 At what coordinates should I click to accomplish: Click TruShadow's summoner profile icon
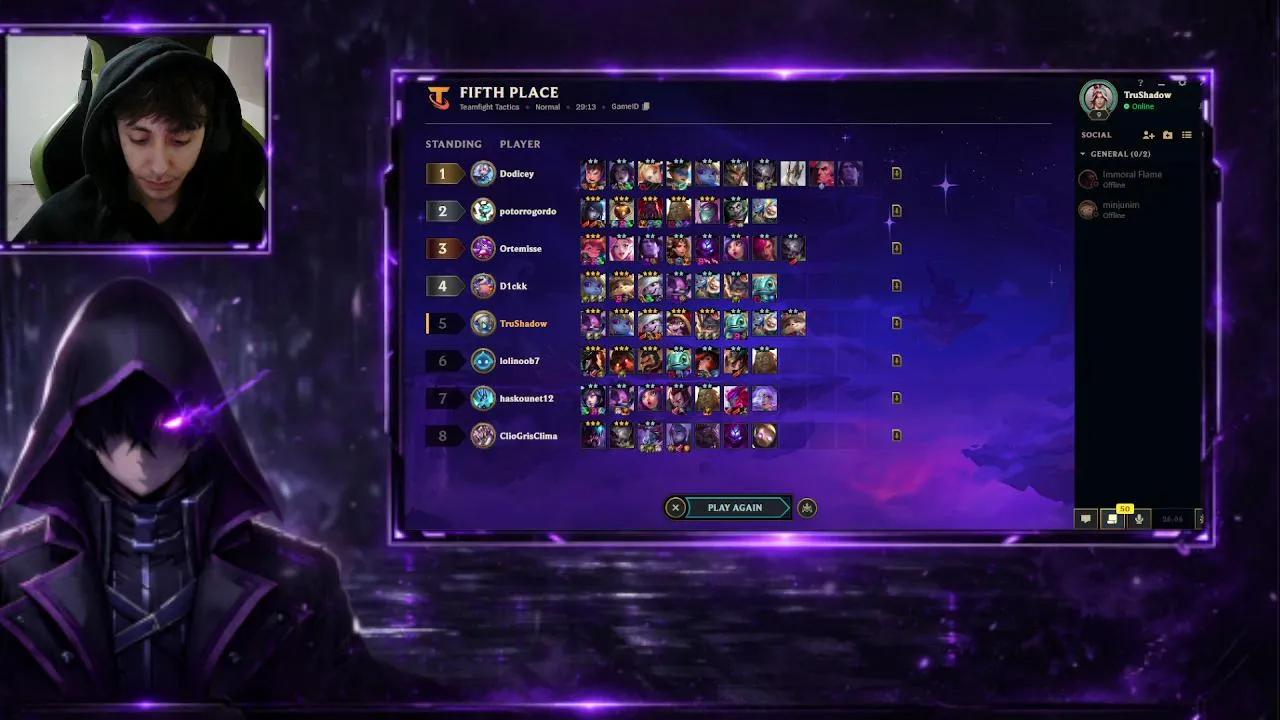(1097, 101)
